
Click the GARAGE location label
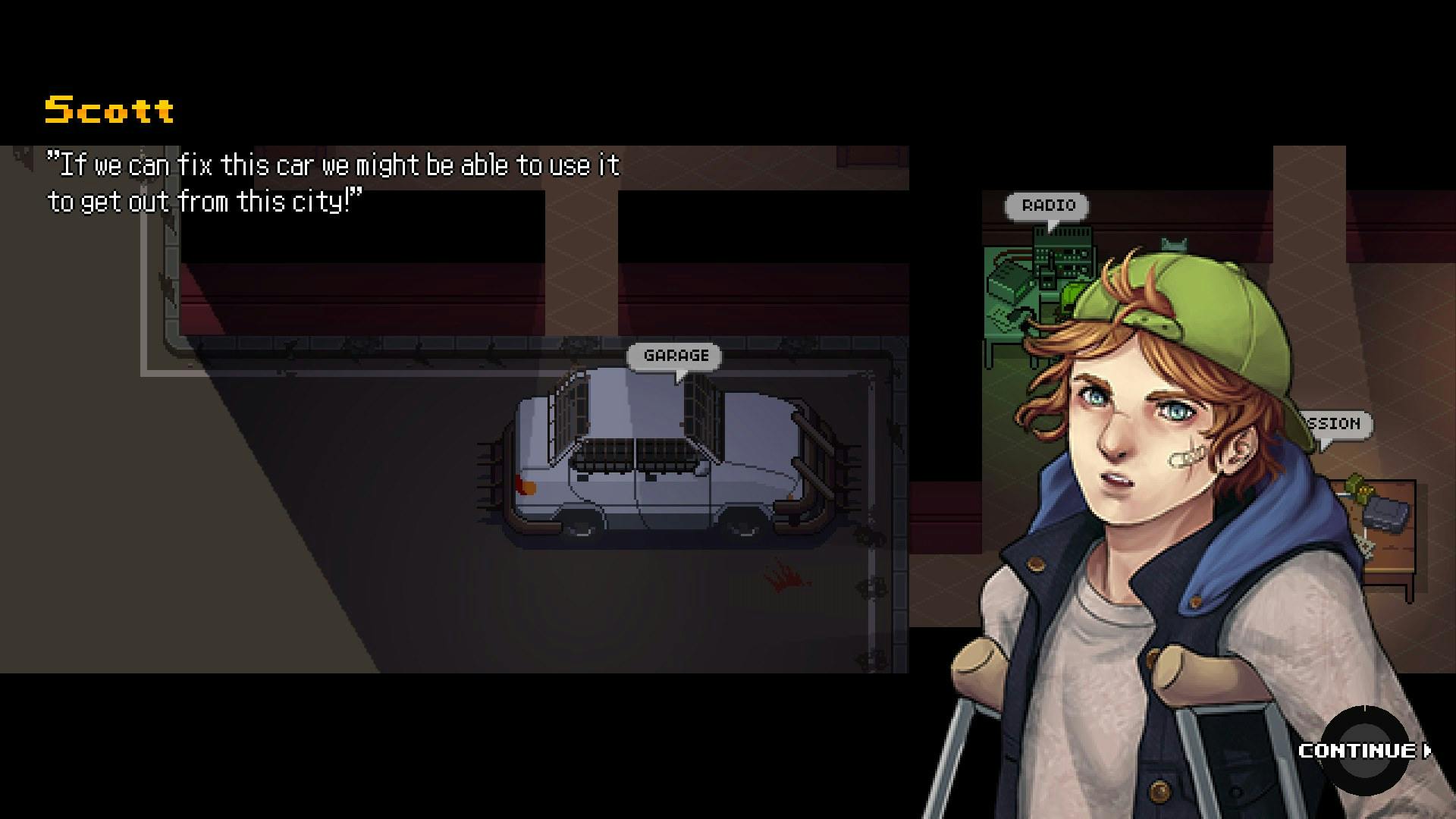(x=675, y=355)
